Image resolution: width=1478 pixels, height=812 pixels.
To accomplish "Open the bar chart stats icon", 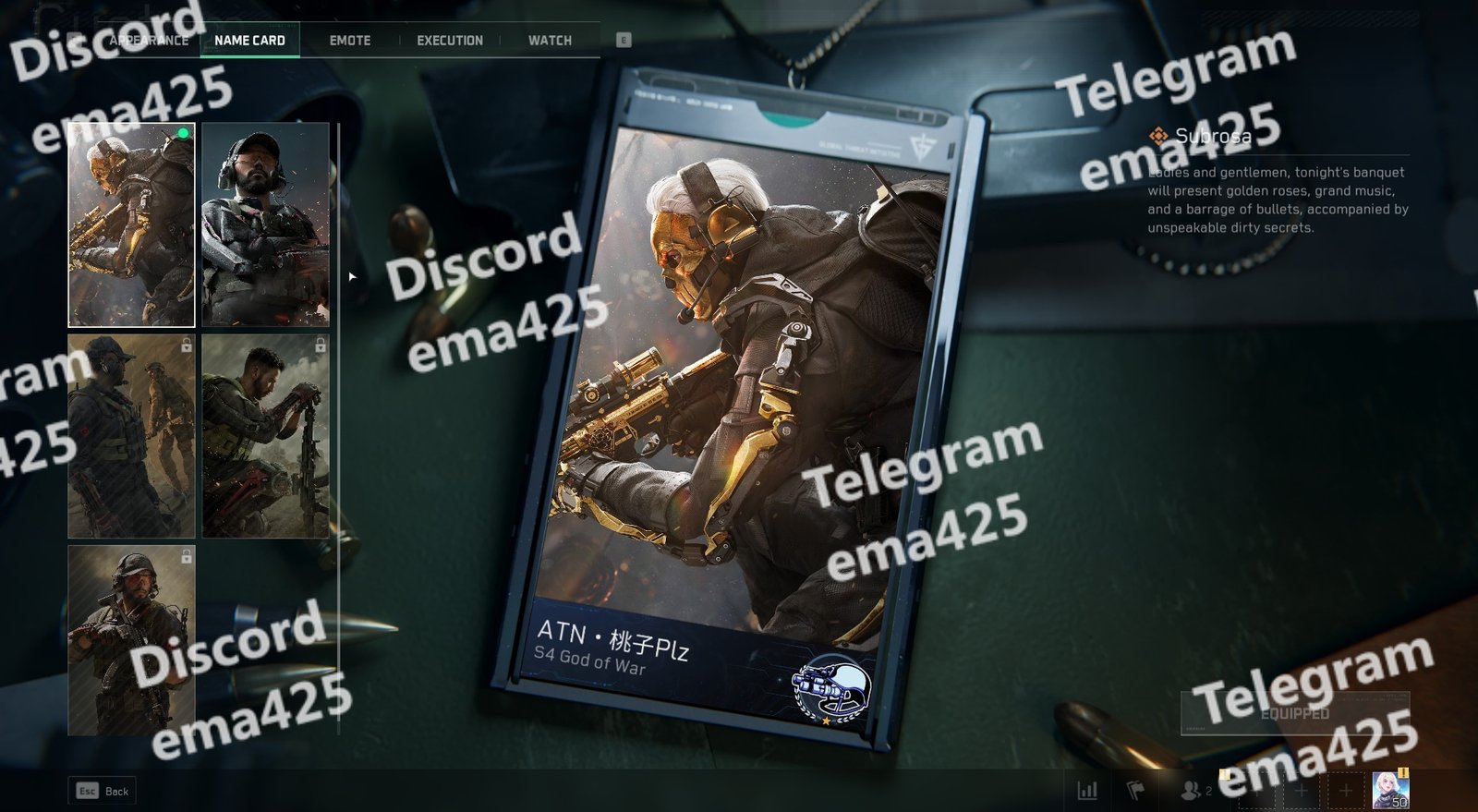I will point(1087,791).
